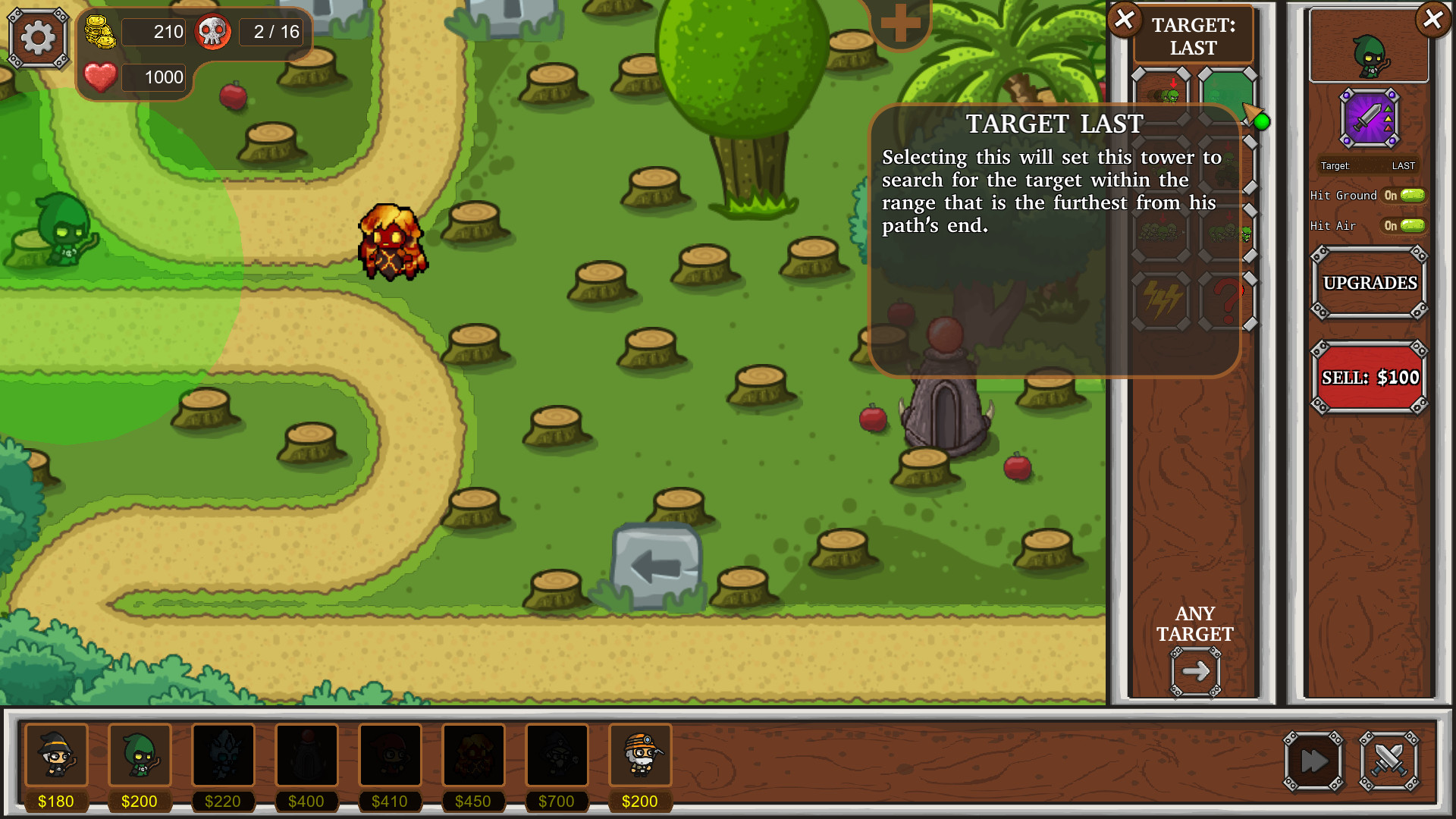Select the $400 dark mage tower
This screenshot has height=819, width=1456.
tap(307, 755)
